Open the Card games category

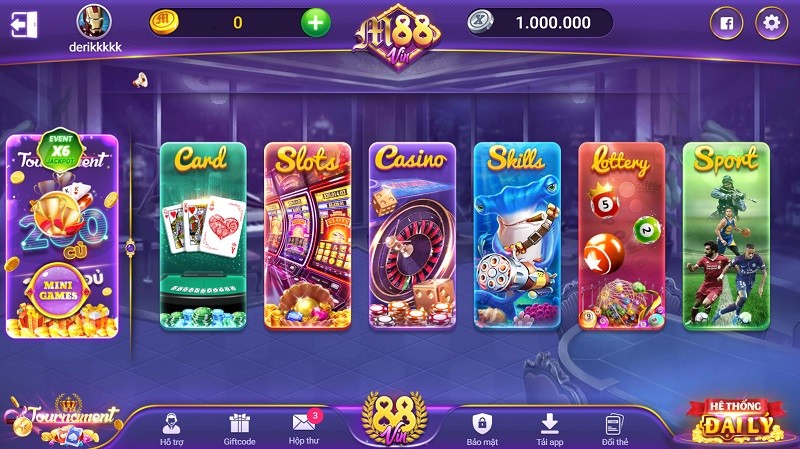(x=203, y=236)
